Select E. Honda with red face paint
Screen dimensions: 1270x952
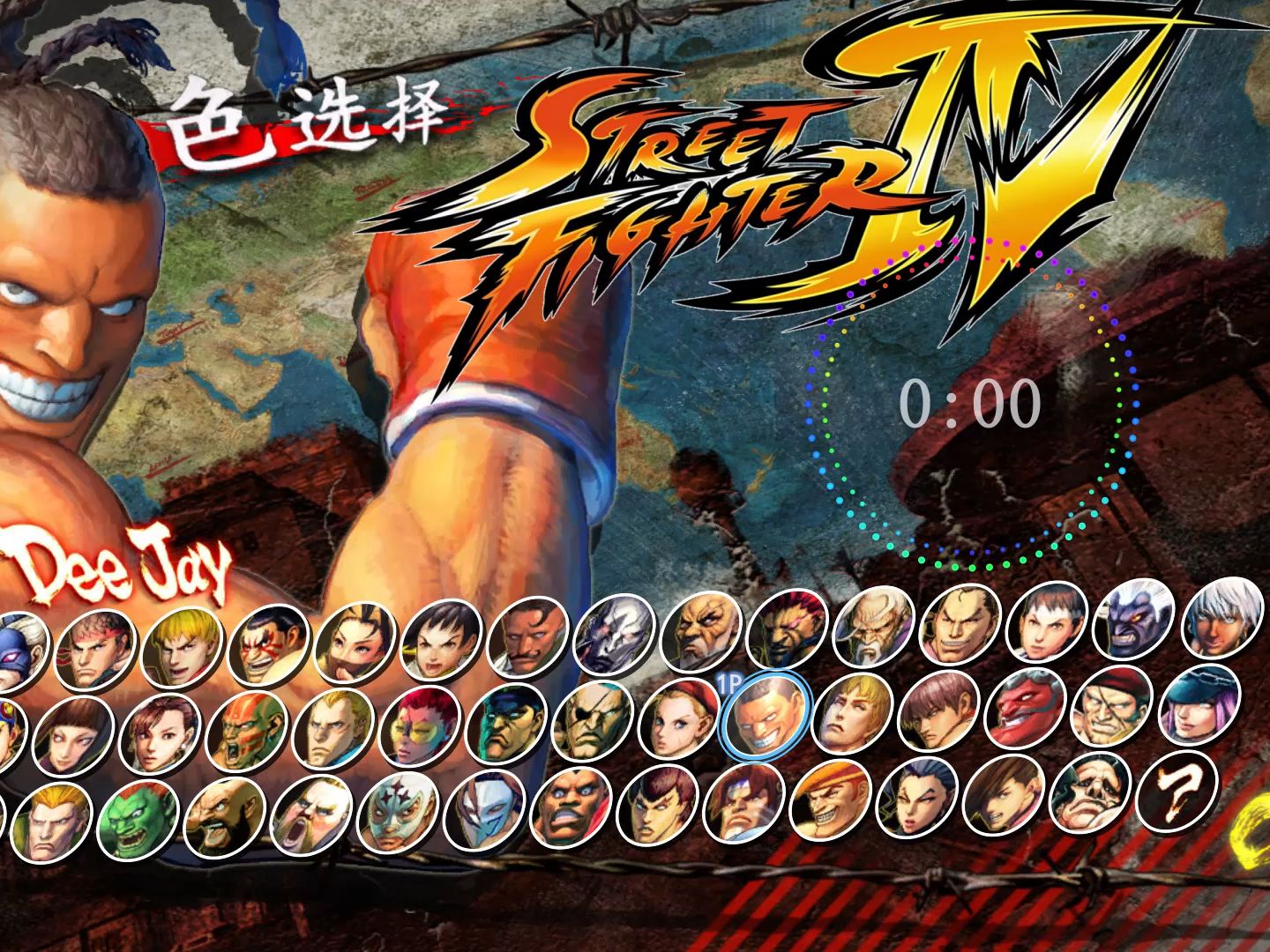pyautogui.click(x=267, y=645)
